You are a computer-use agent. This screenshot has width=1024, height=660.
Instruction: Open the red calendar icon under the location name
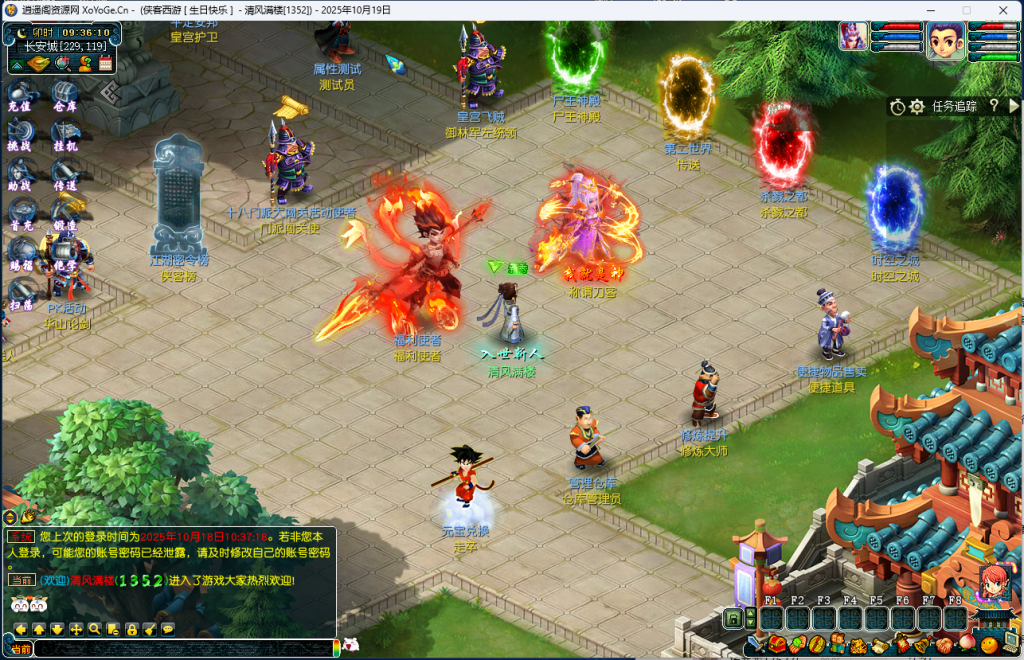(105, 63)
